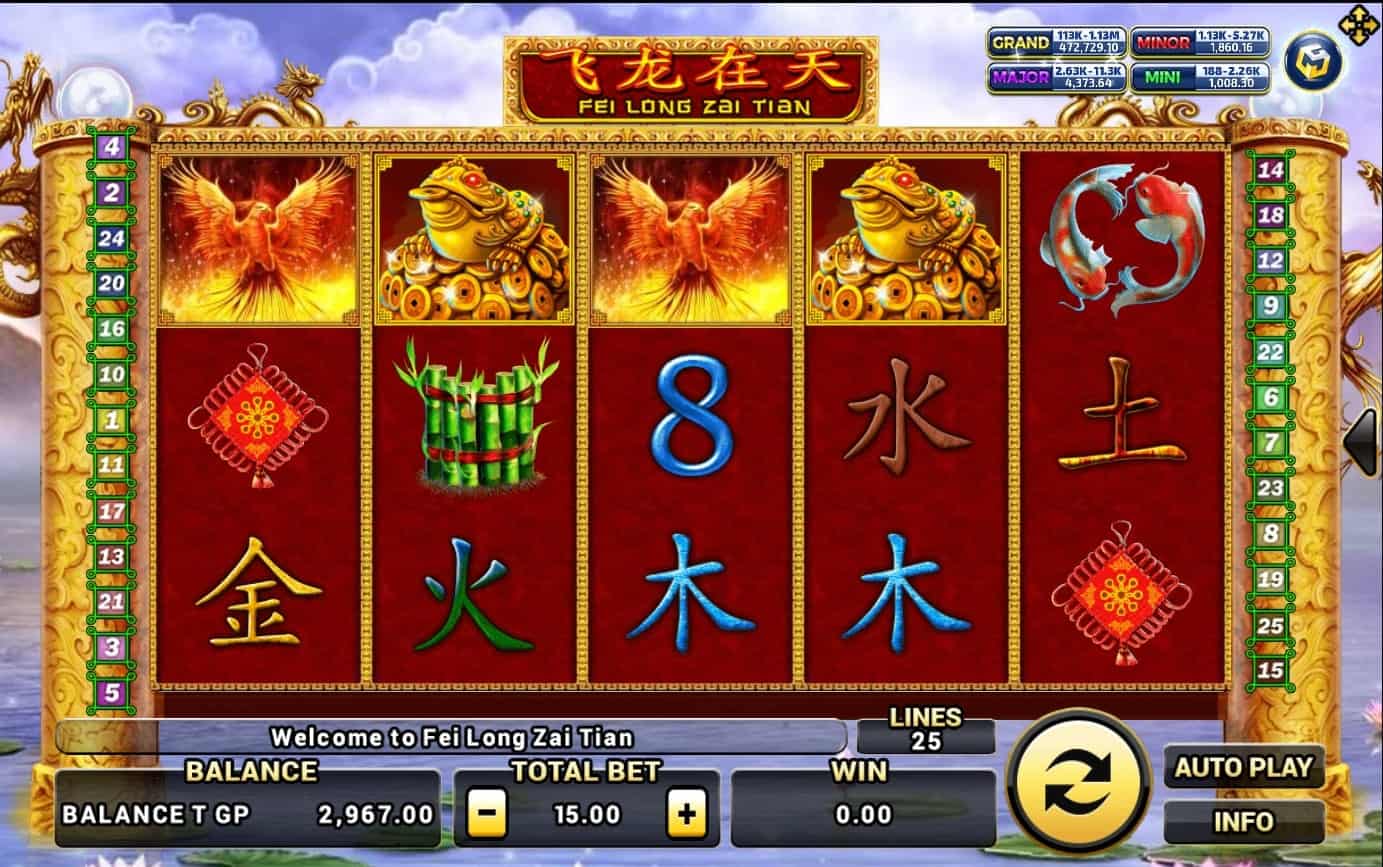This screenshot has width=1383, height=867.
Task: Click the Lines 25 indicator
Action: pyautogui.click(x=925, y=731)
